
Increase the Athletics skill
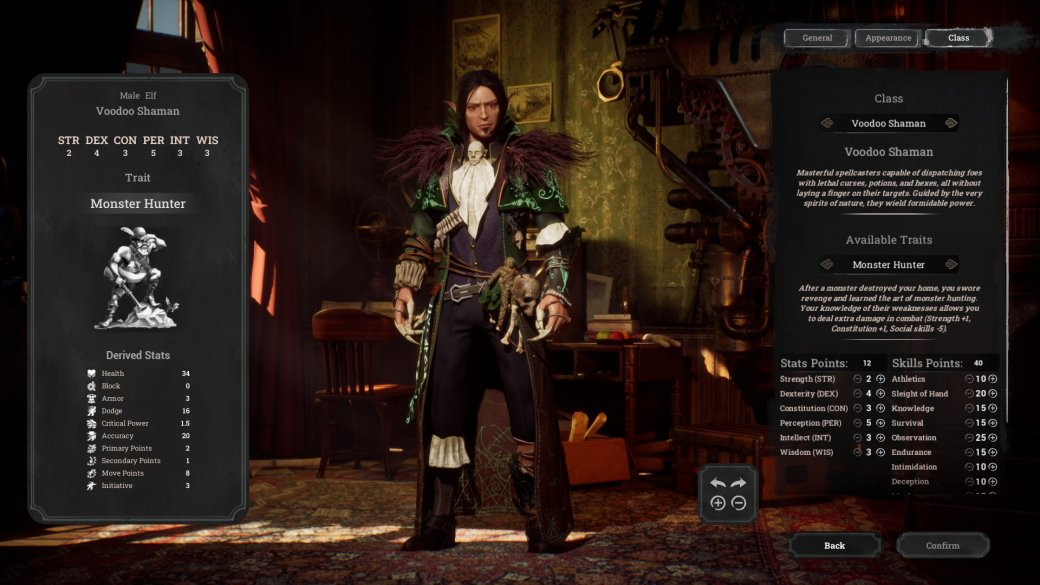pyautogui.click(x=993, y=379)
